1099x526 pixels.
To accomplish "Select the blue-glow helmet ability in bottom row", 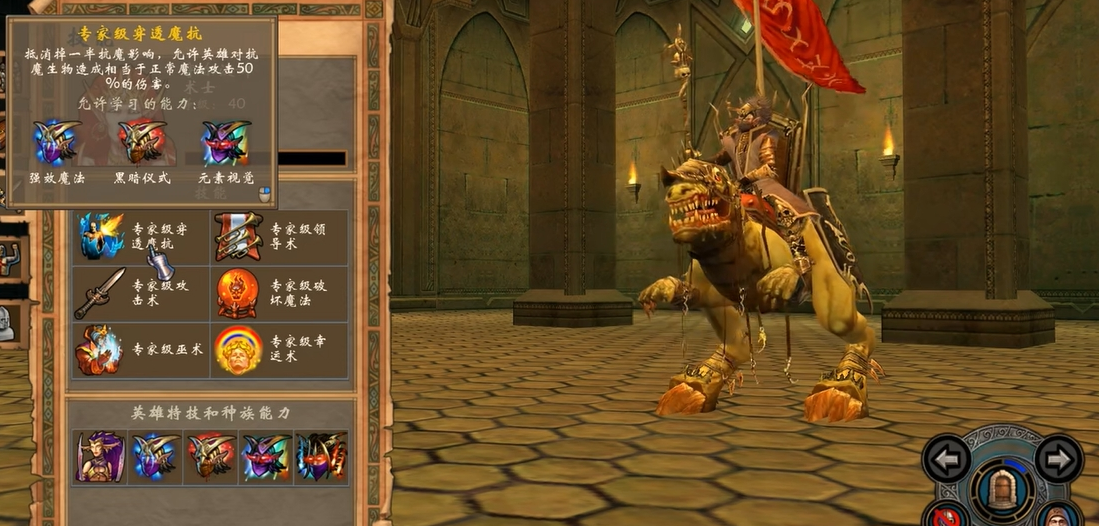I will [156, 457].
